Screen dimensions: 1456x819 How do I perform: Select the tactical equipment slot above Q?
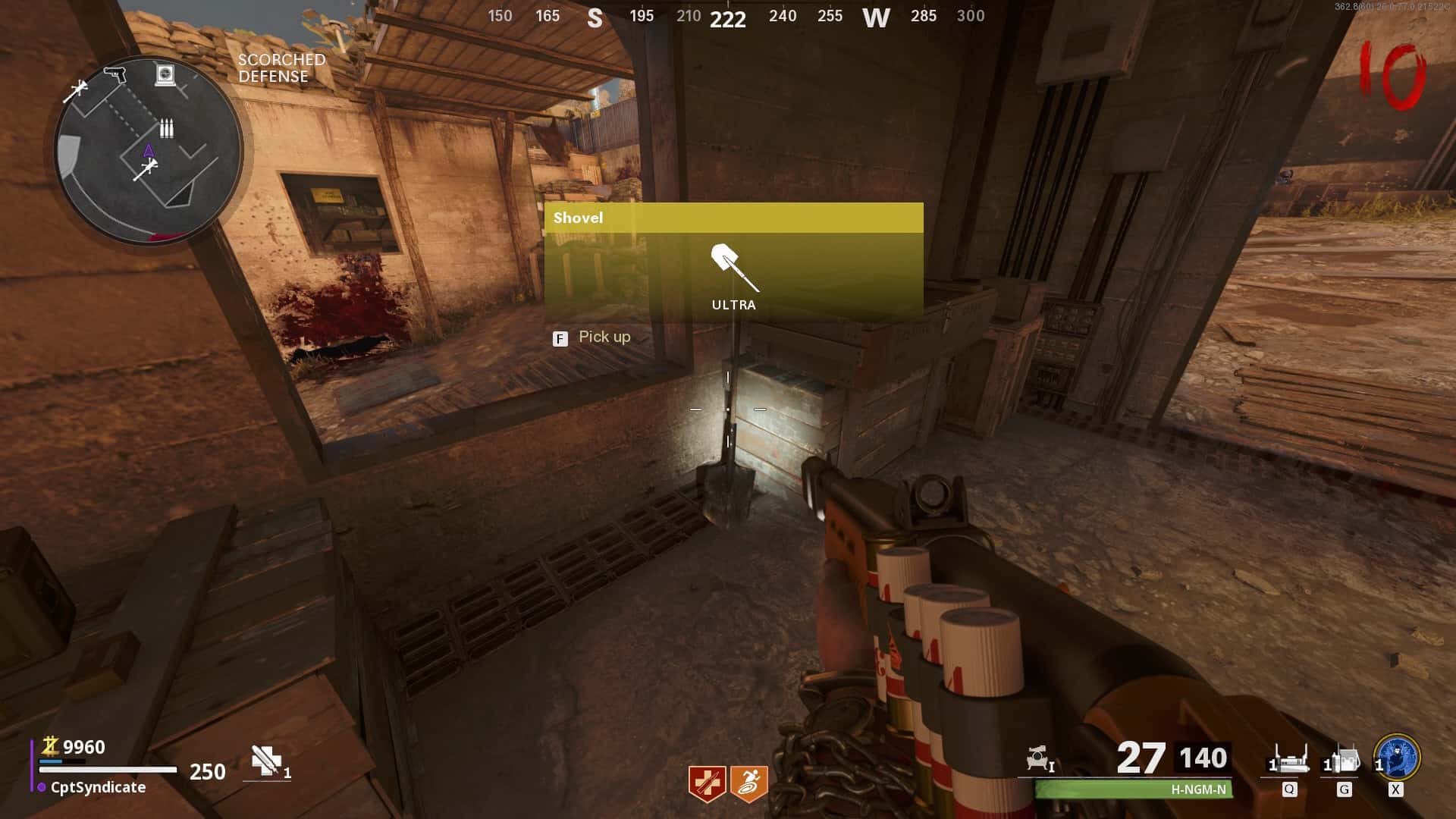click(x=1289, y=759)
